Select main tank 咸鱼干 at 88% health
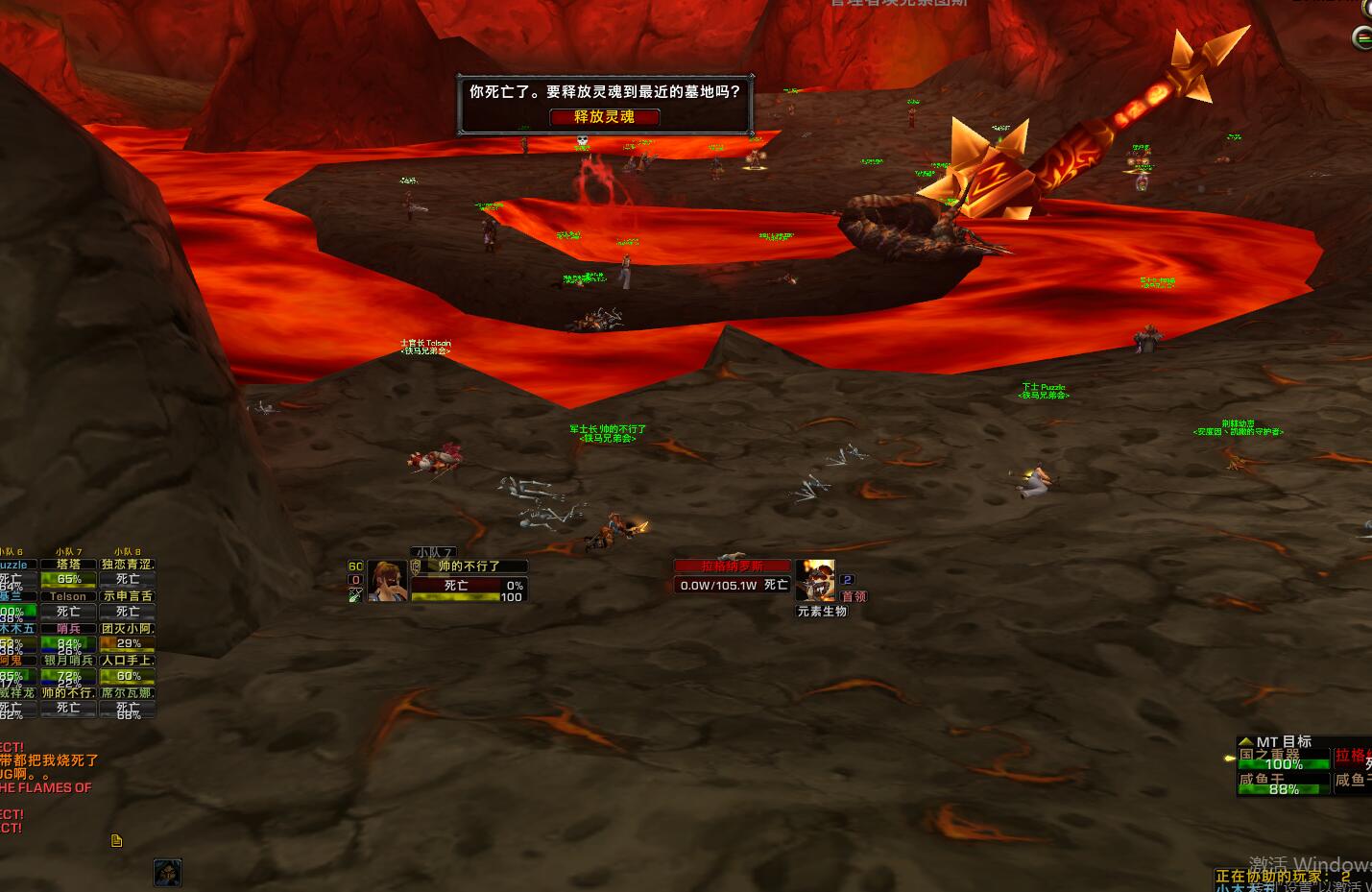Viewport: 1372px width, 892px height. pyautogui.click(x=1283, y=784)
